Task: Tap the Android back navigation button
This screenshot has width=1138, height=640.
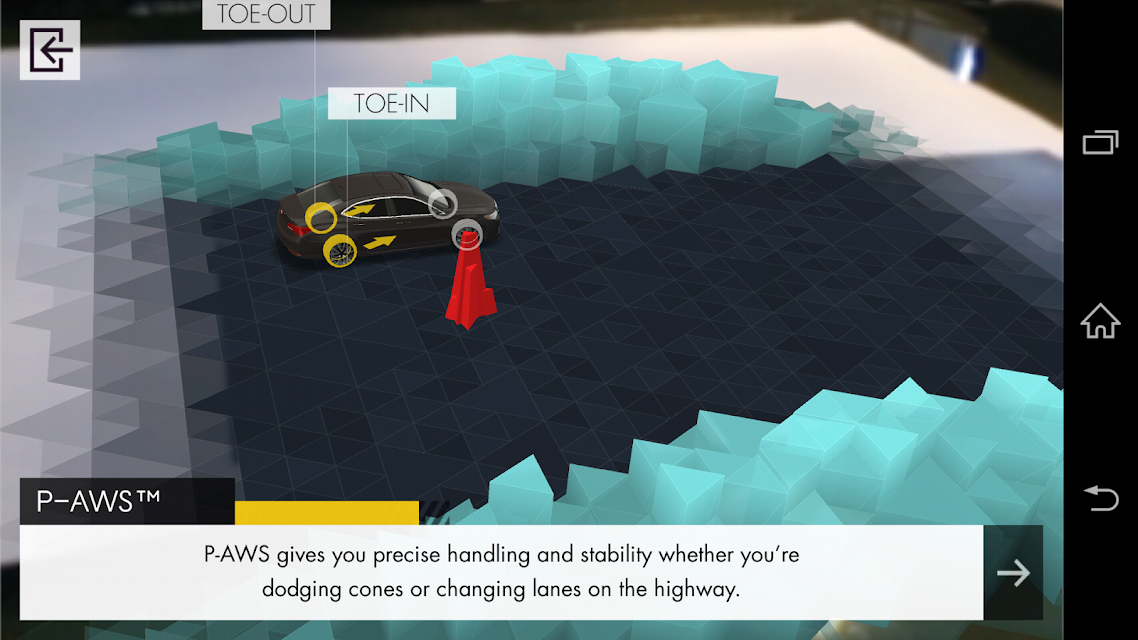Action: (x=1100, y=497)
